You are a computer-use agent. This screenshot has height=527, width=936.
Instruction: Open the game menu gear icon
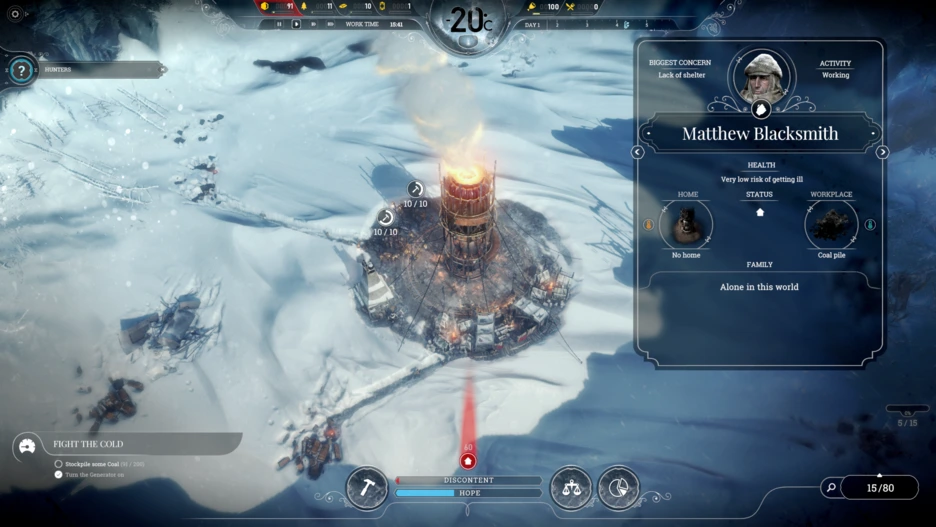15,14
